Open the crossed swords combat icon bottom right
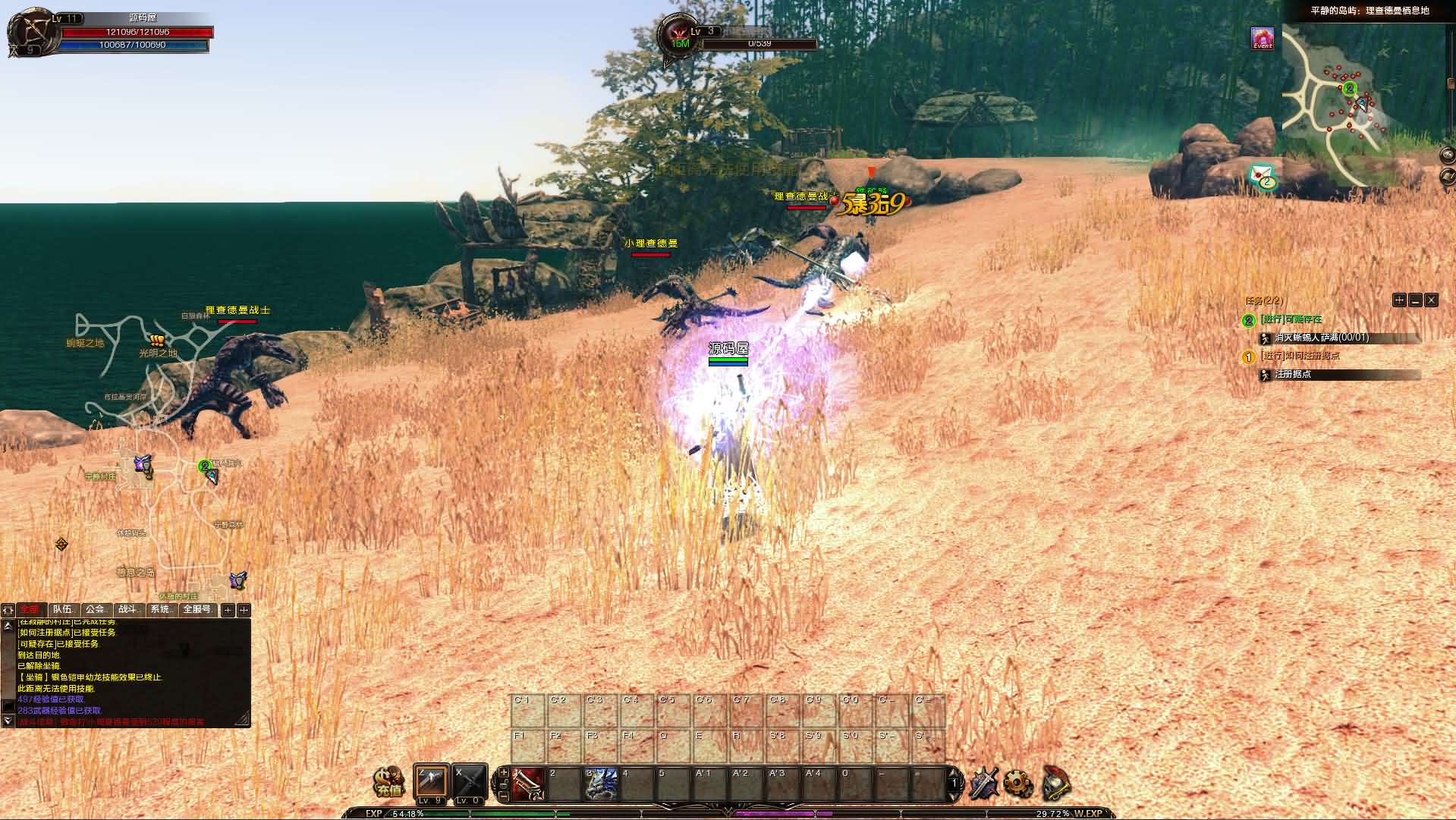The height and width of the screenshot is (820, 1456). pyautogui.click(x=983, y=785)
